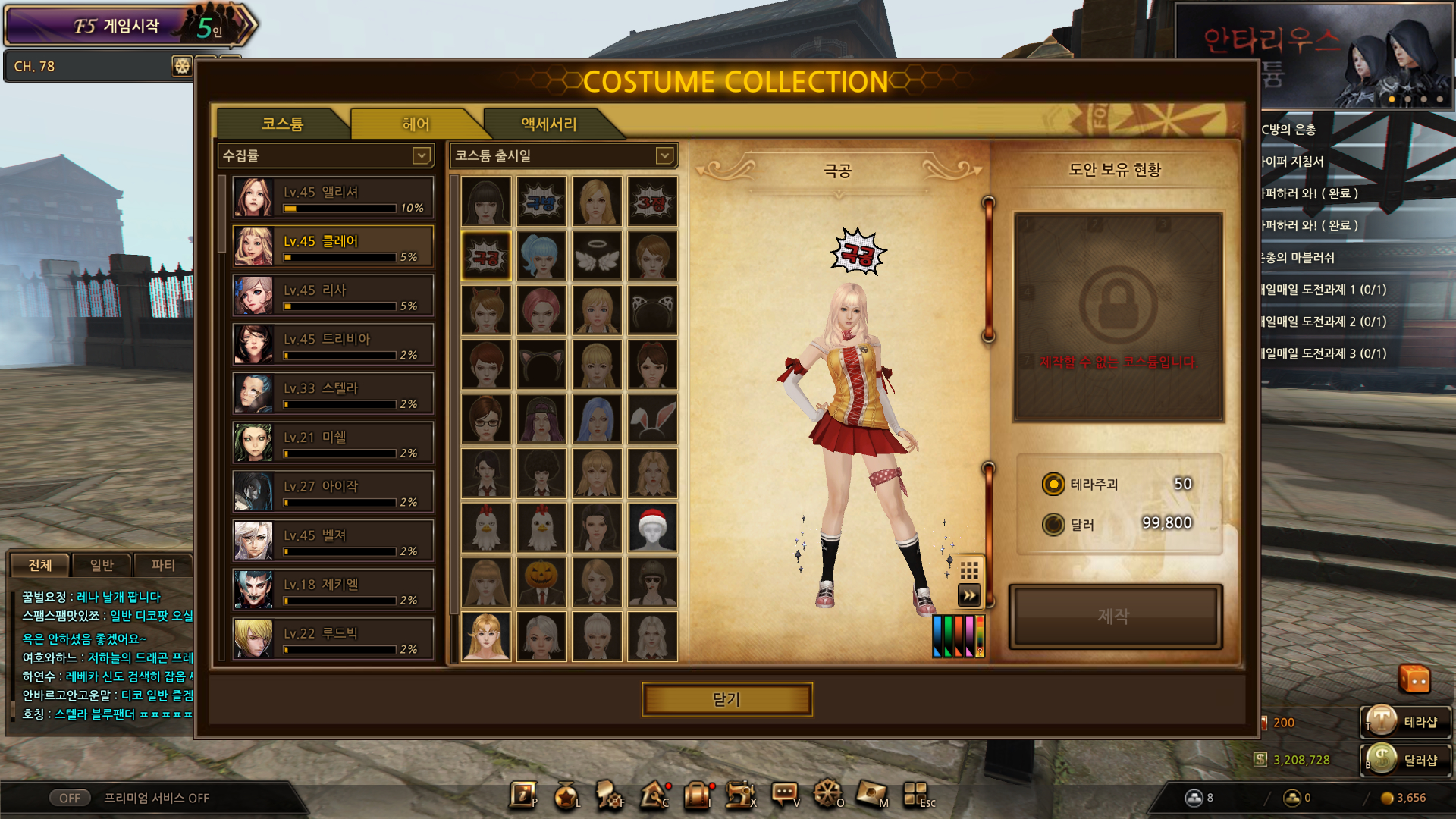This screenshot has width=1456, height=819.
Task: Choose character Lv.45 리사
Action: click(x=333, y=296)
